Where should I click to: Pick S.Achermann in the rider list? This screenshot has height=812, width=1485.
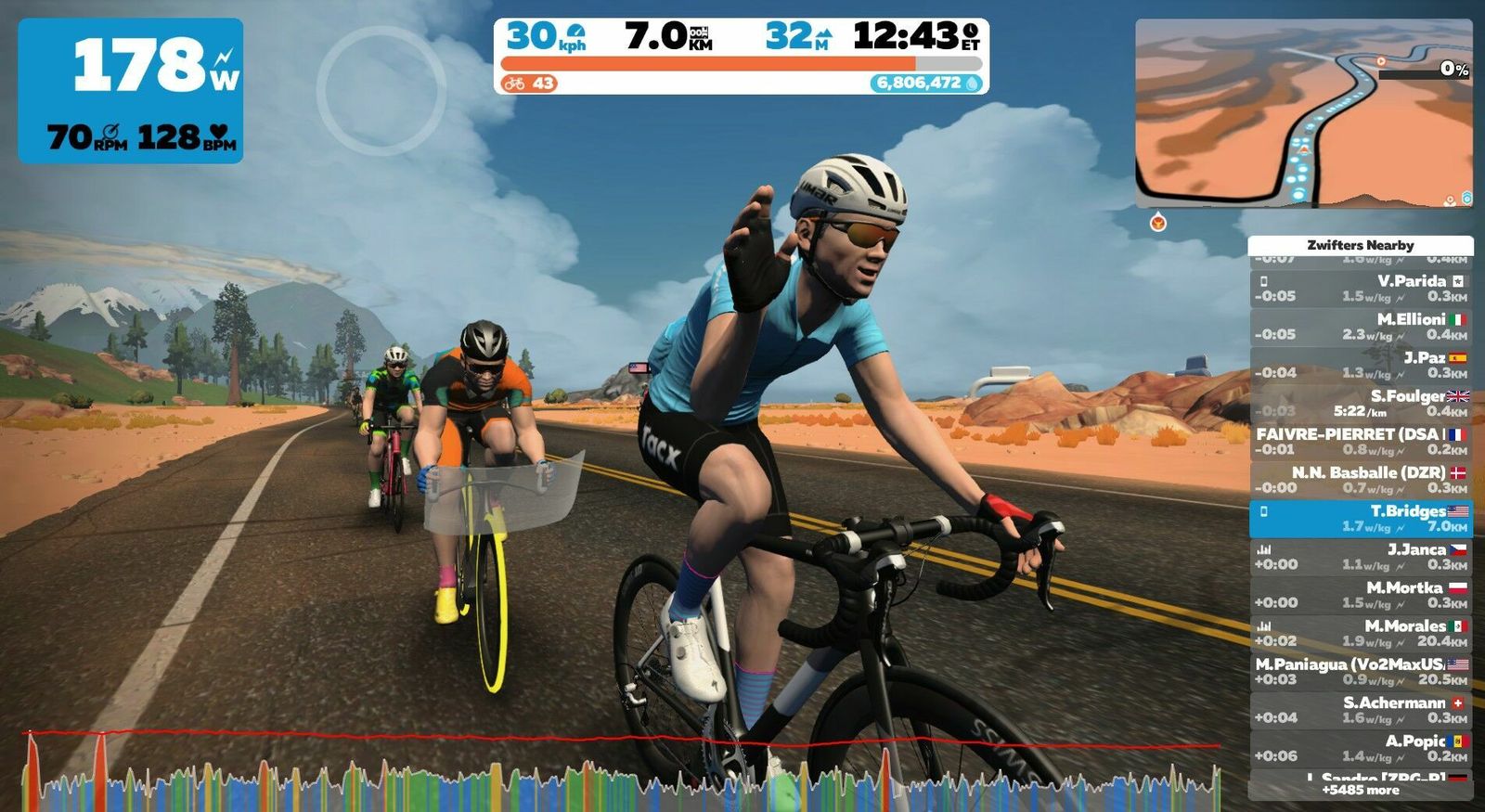[1361, 710]
